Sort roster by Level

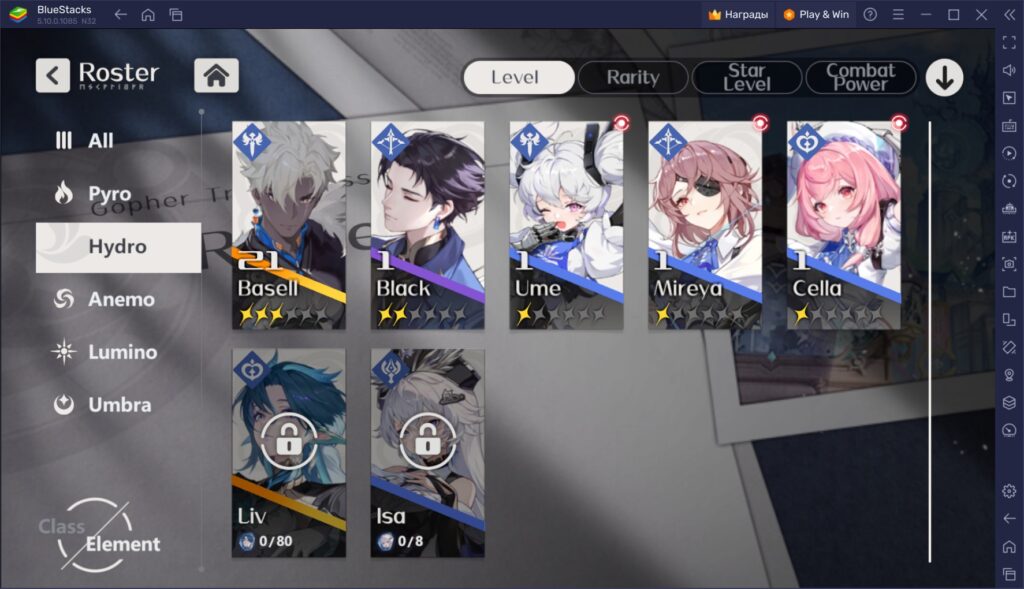pos(518,77)
